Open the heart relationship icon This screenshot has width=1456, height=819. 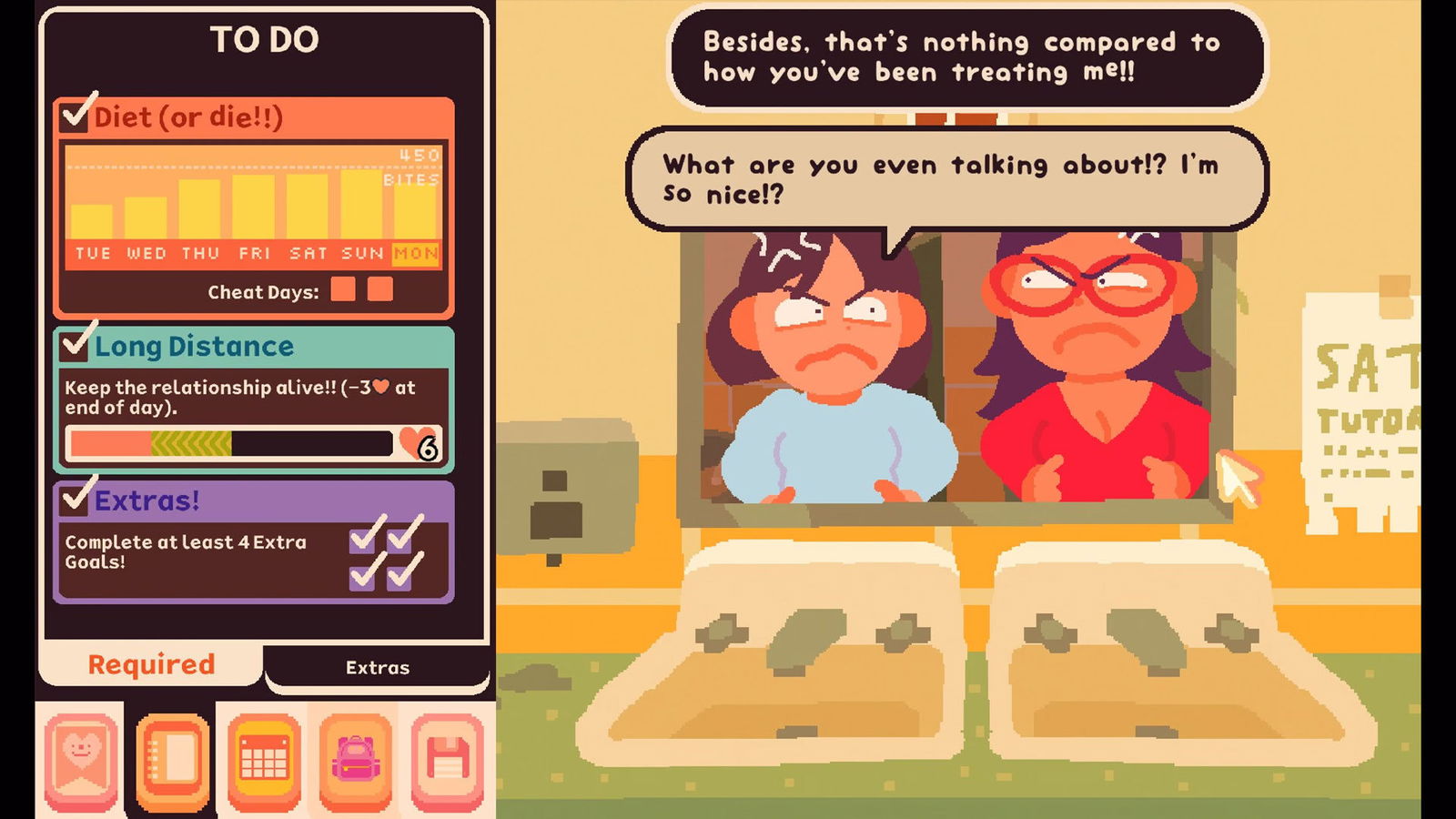click(81, 762)
